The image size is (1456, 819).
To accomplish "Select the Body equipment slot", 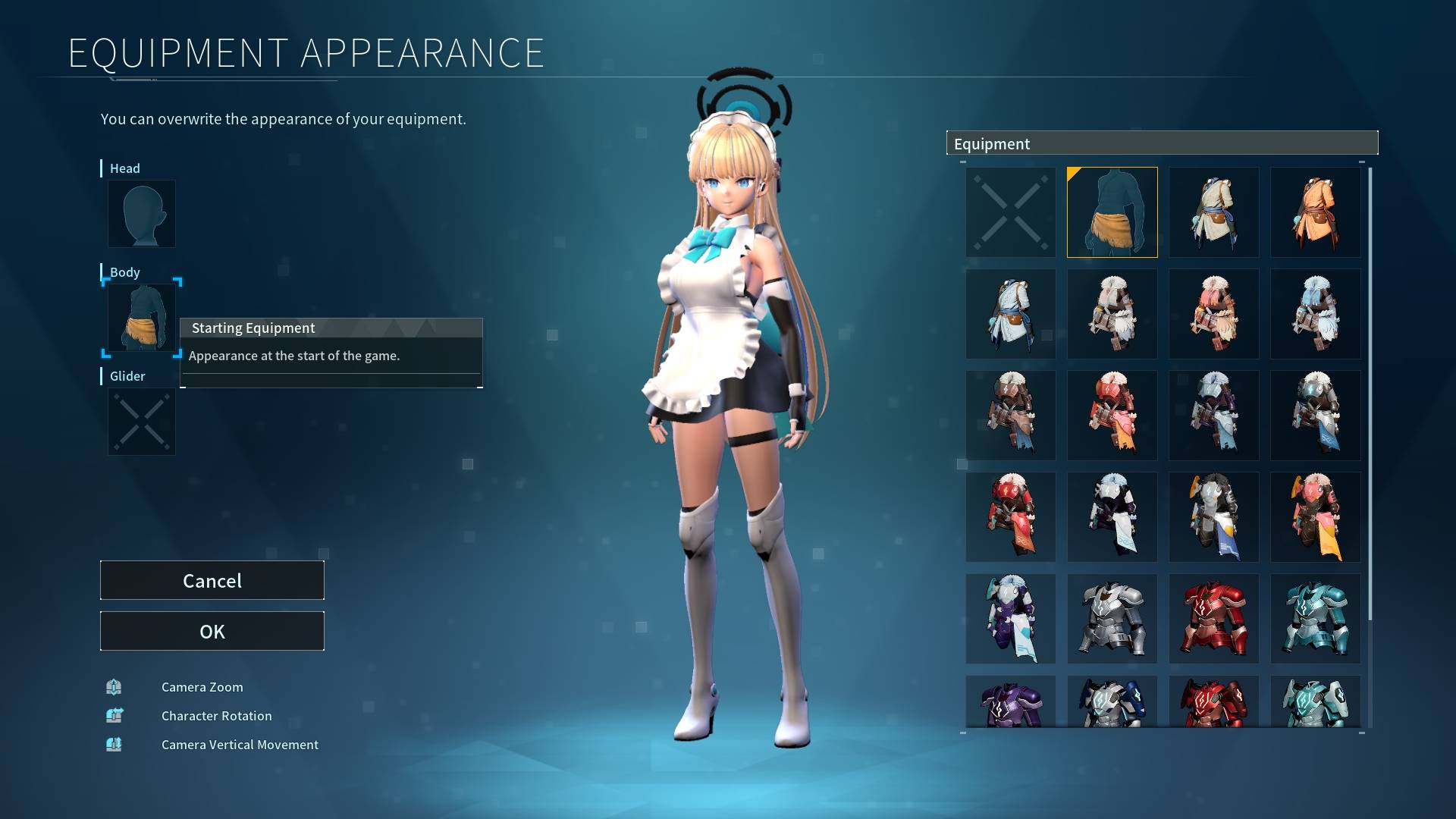I will (141, 318).
